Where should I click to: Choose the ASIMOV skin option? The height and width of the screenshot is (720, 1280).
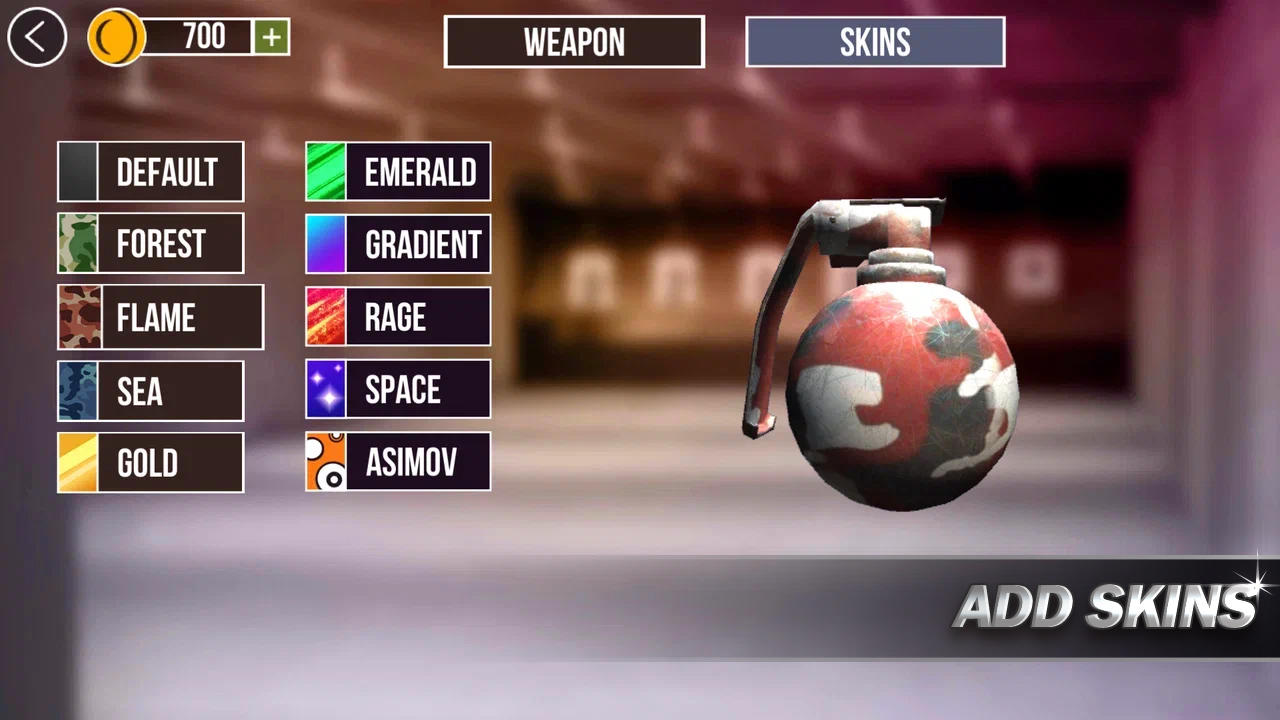[x=398, y=461]
